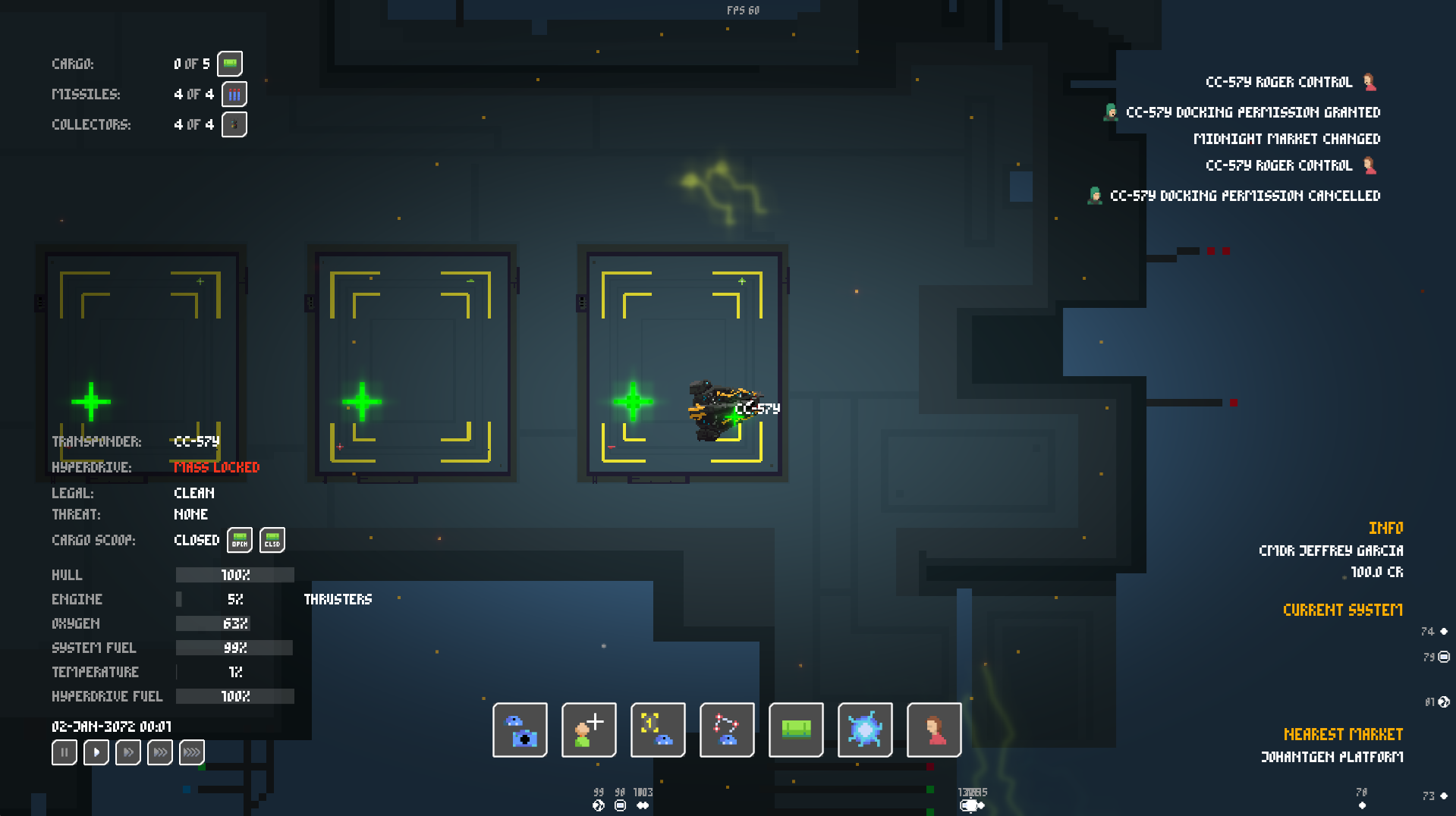Select the fastest time acceleration speed

point(191,752)
